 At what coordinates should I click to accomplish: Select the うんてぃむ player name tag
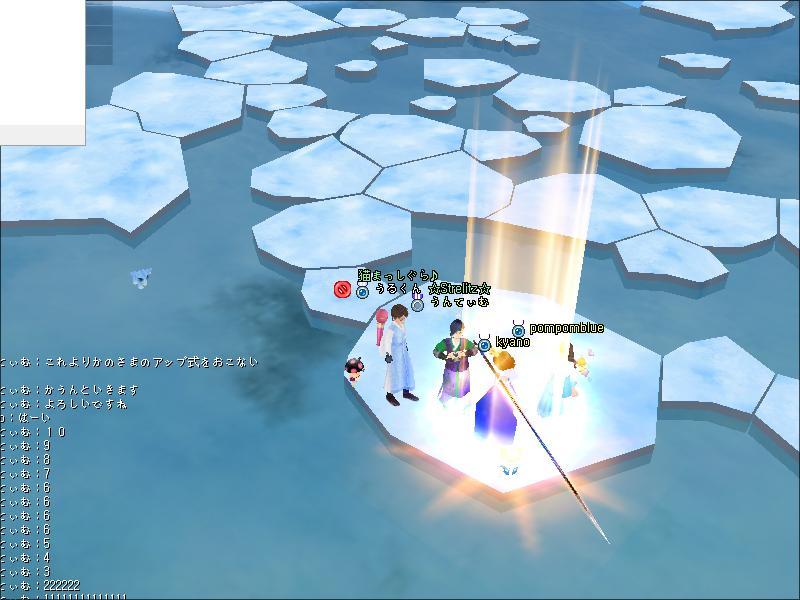coord(459,302)
